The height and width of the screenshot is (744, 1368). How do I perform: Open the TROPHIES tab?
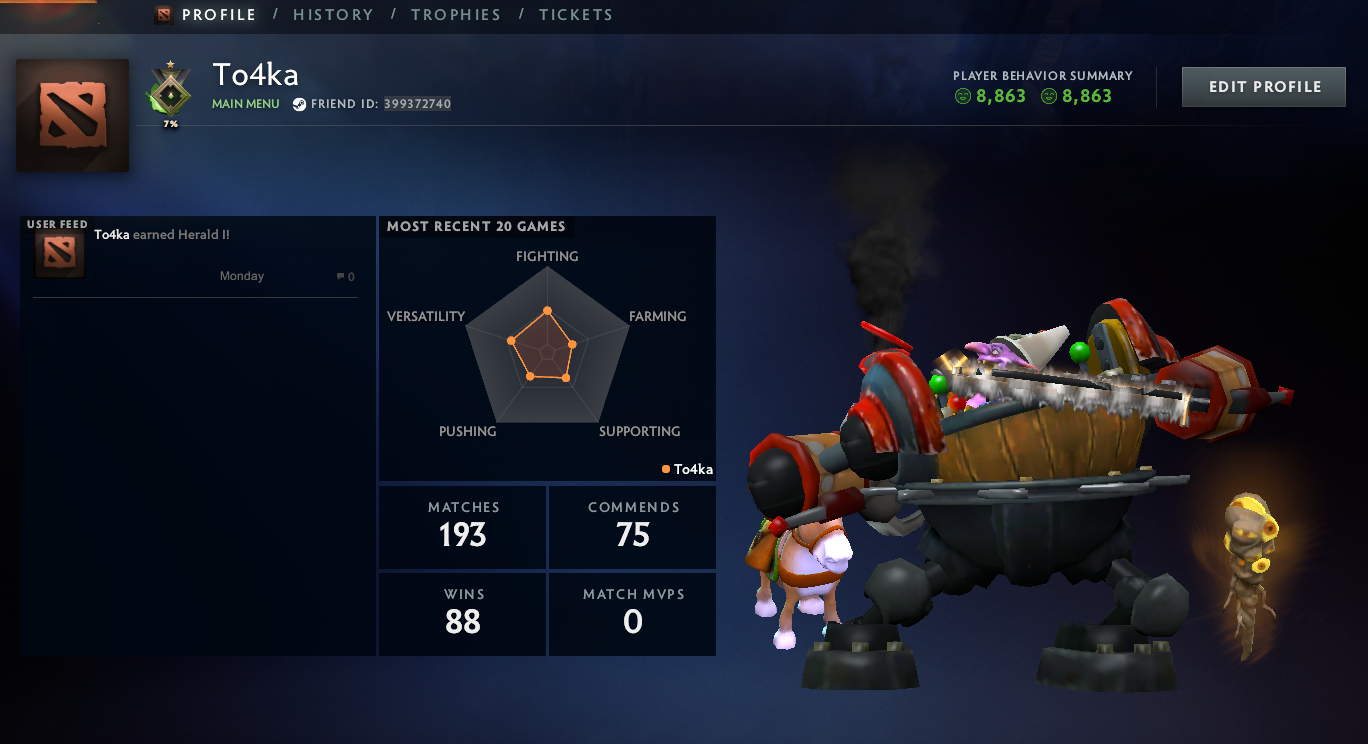pyautogui.click(x=456, y=14)
